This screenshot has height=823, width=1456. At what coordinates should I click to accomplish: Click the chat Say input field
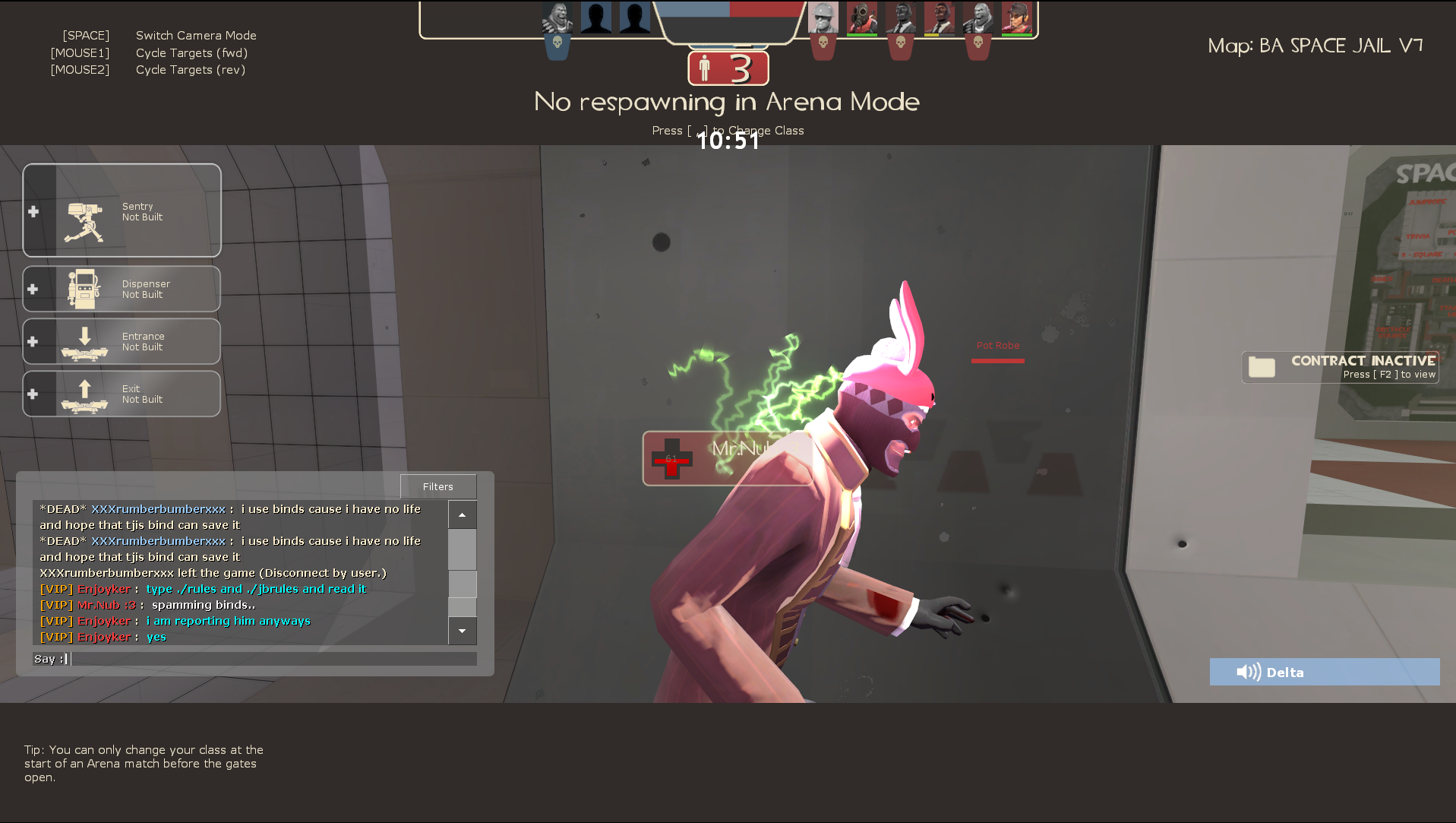272,659
